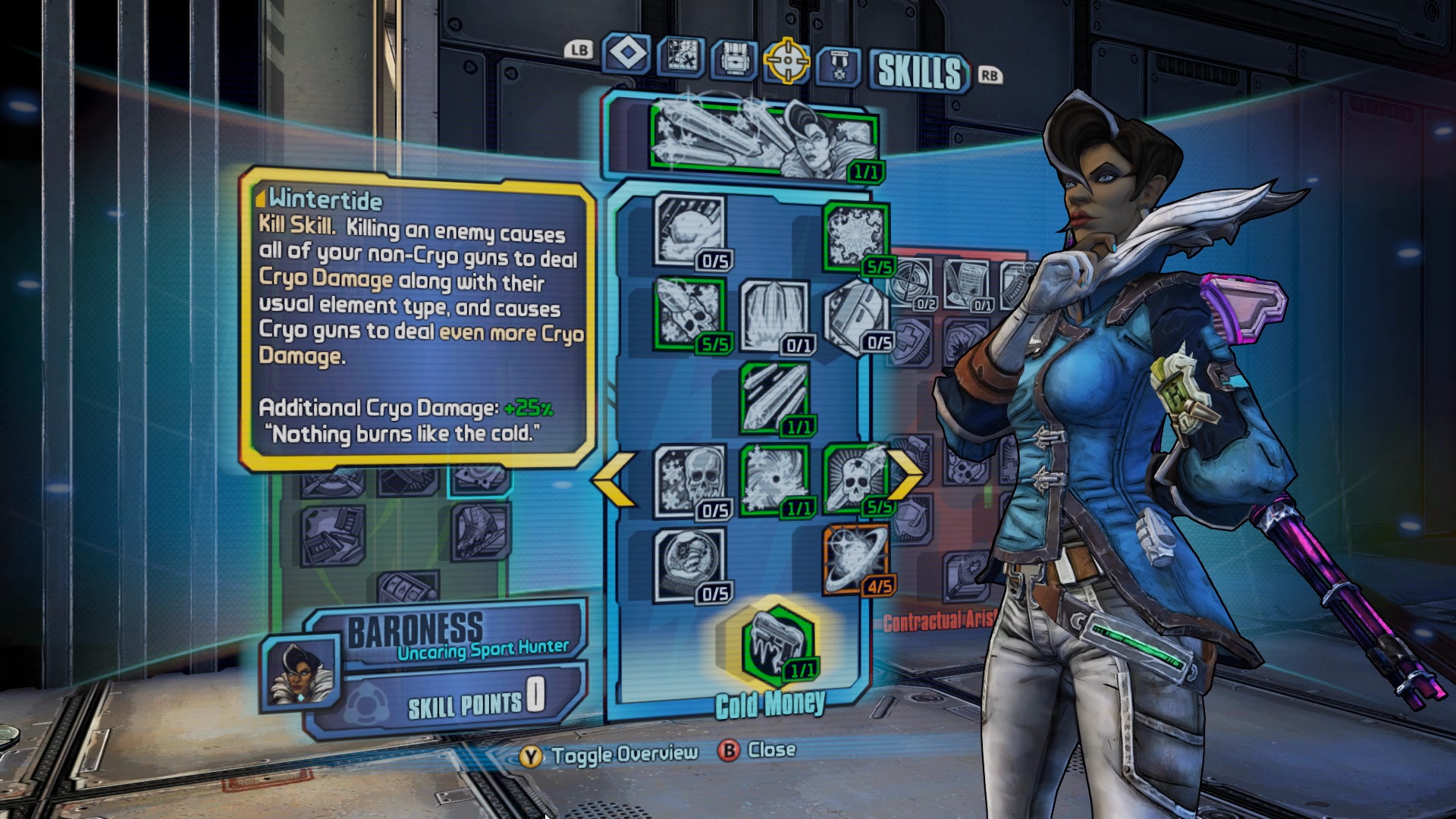This screenshot has width=1456, height=819.
Task: Select the frosted skull skill showing 0/5
Action: pyautogui.click(x=689, y=480)
